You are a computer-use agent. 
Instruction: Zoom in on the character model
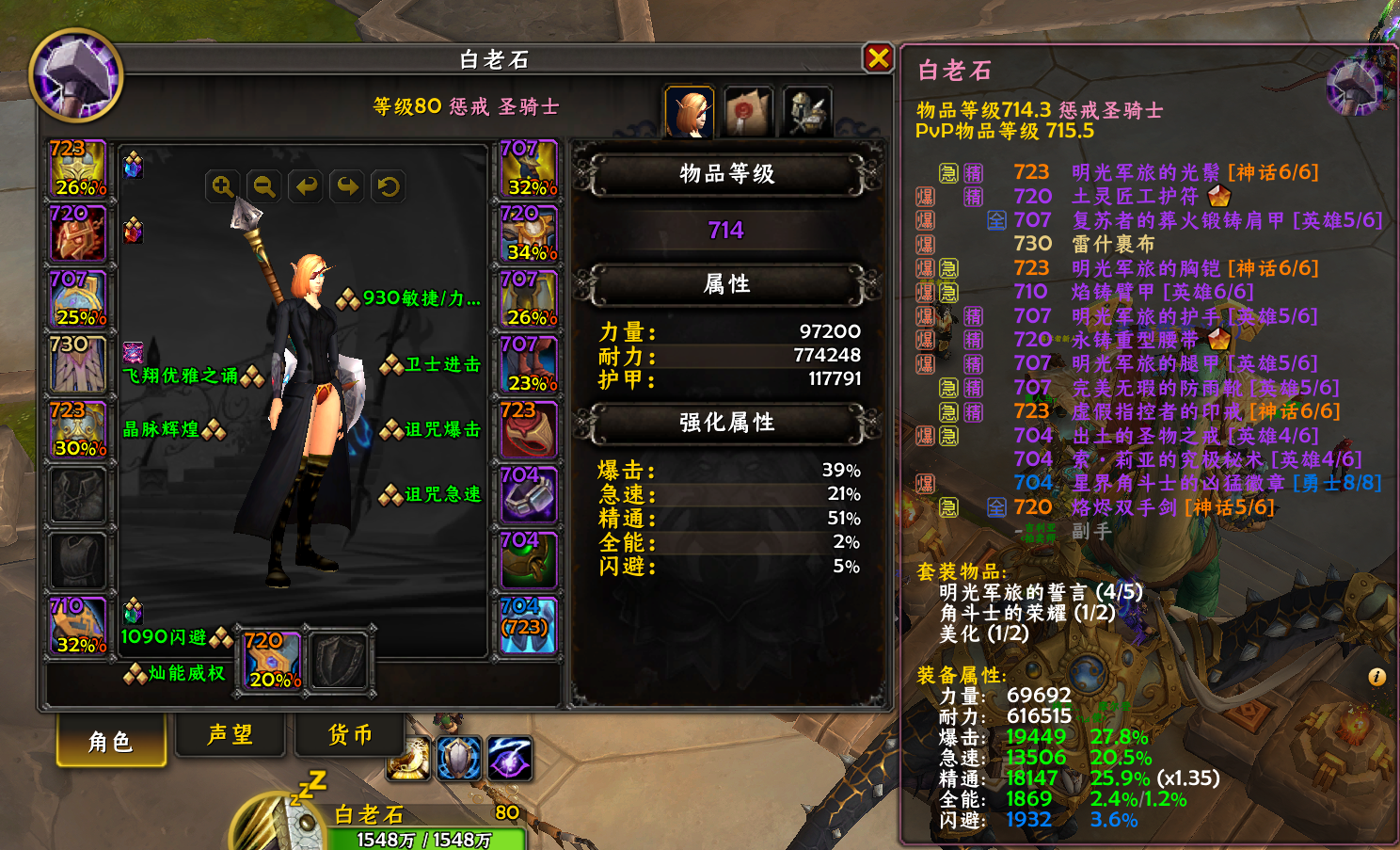(223, 186)
